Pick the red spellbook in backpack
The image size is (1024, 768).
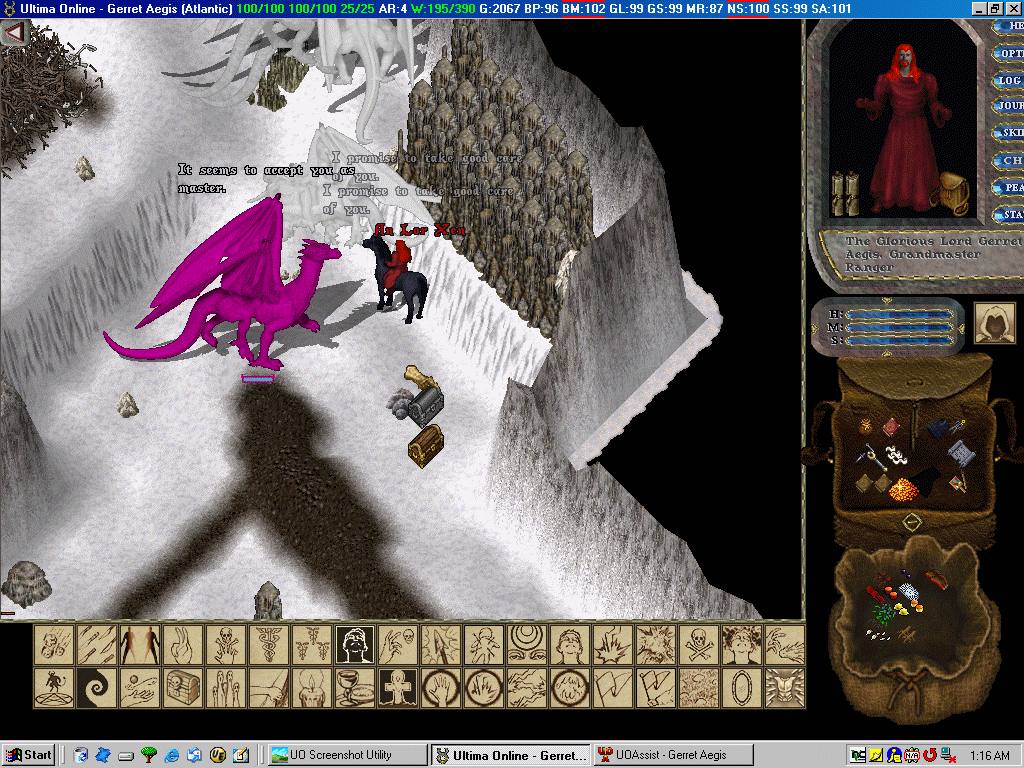coord(890,429)
